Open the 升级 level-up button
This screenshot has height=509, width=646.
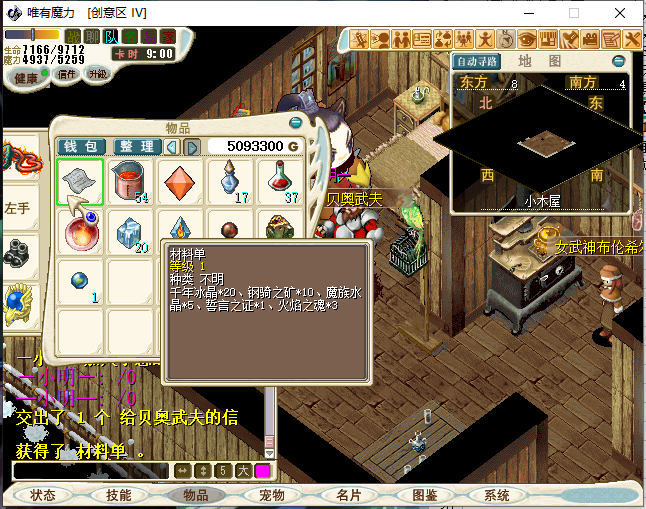(x=98, y=74)
